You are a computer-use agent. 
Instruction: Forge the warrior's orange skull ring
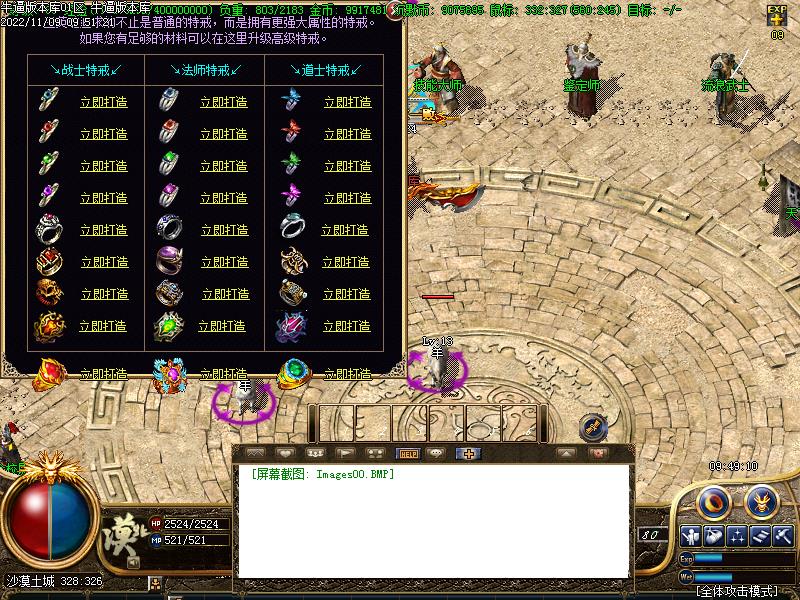tap(103, 294)
